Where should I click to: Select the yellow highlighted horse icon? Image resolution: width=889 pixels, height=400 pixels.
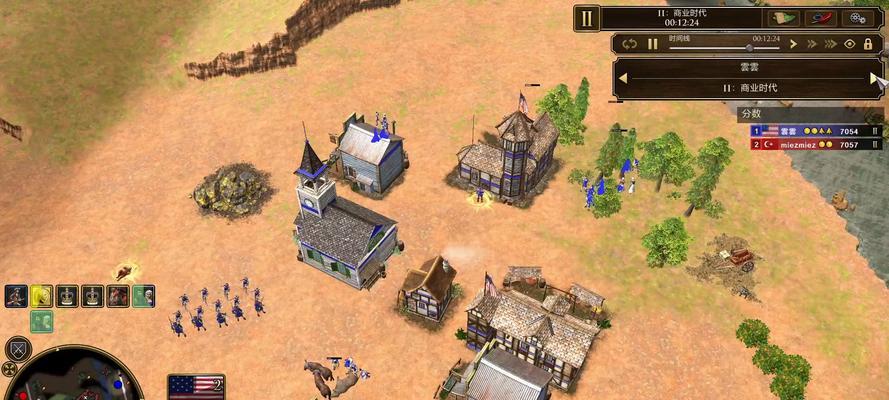click(41, 295)
